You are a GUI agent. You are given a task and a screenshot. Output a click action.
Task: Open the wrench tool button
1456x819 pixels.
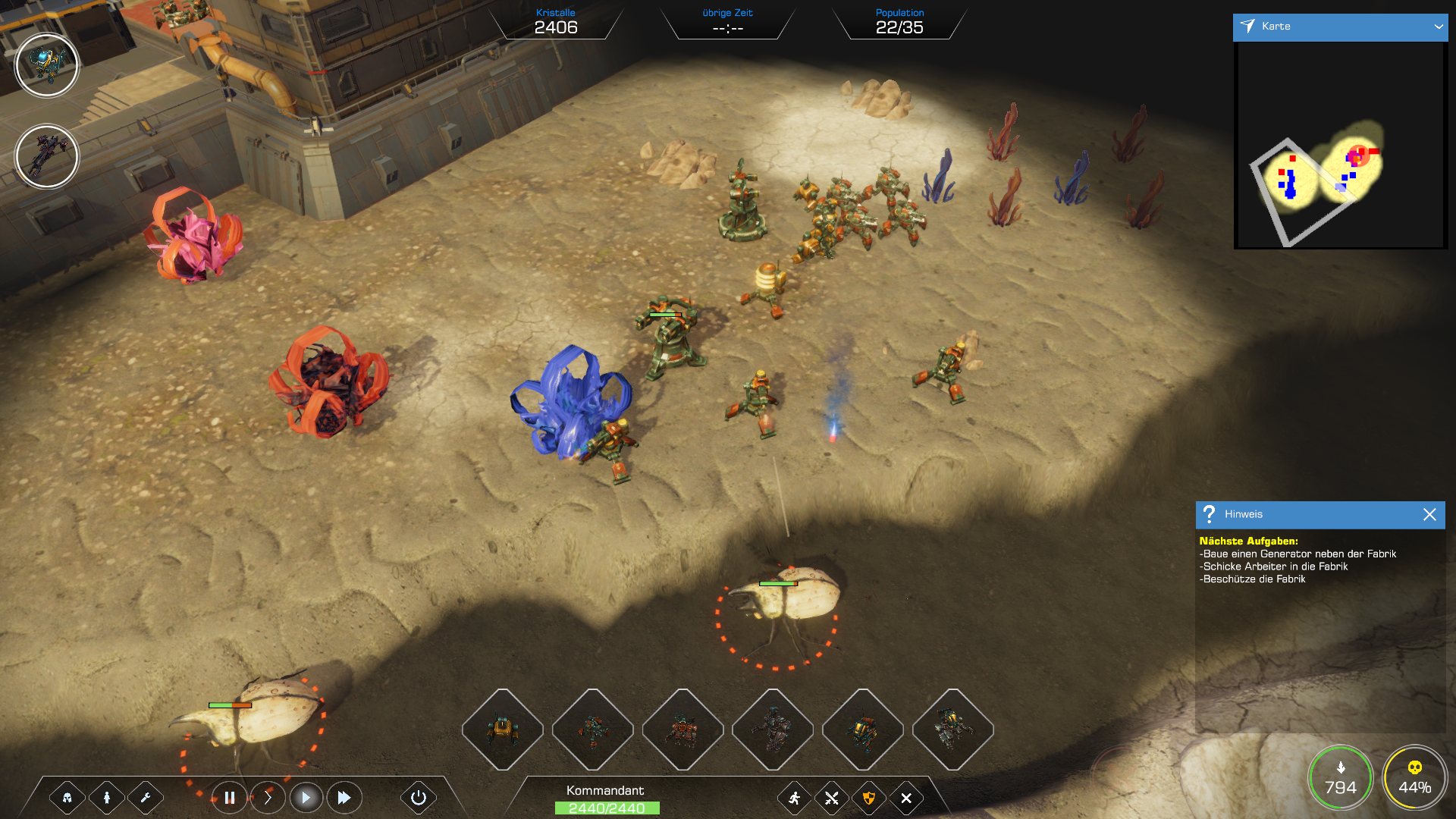(x=146, y=798)
